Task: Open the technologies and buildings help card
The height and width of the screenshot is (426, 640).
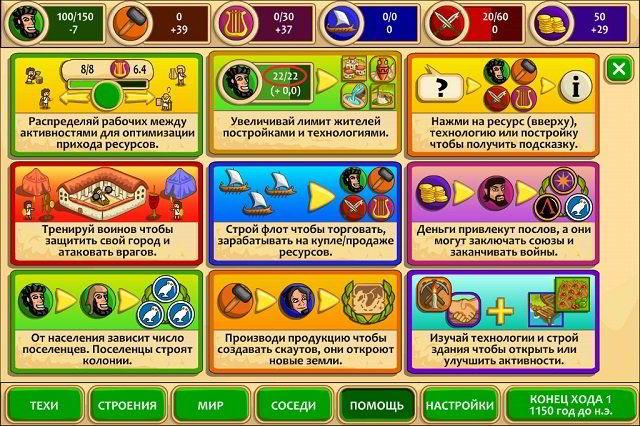Action: pos(502,320)
